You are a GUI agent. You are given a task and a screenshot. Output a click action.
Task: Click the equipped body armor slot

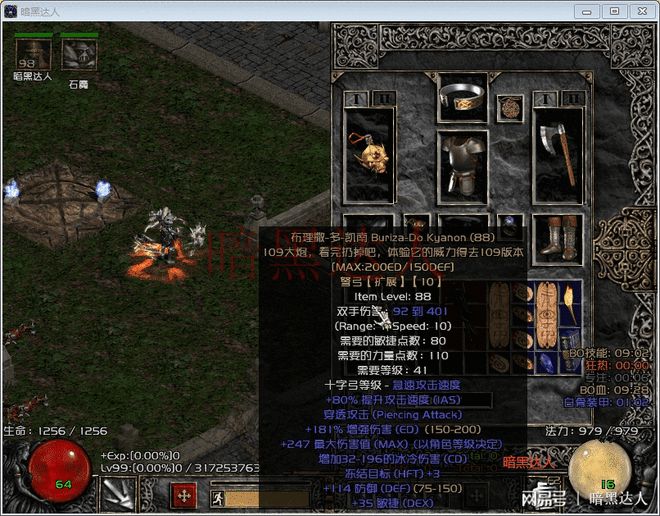pos(462,167)
